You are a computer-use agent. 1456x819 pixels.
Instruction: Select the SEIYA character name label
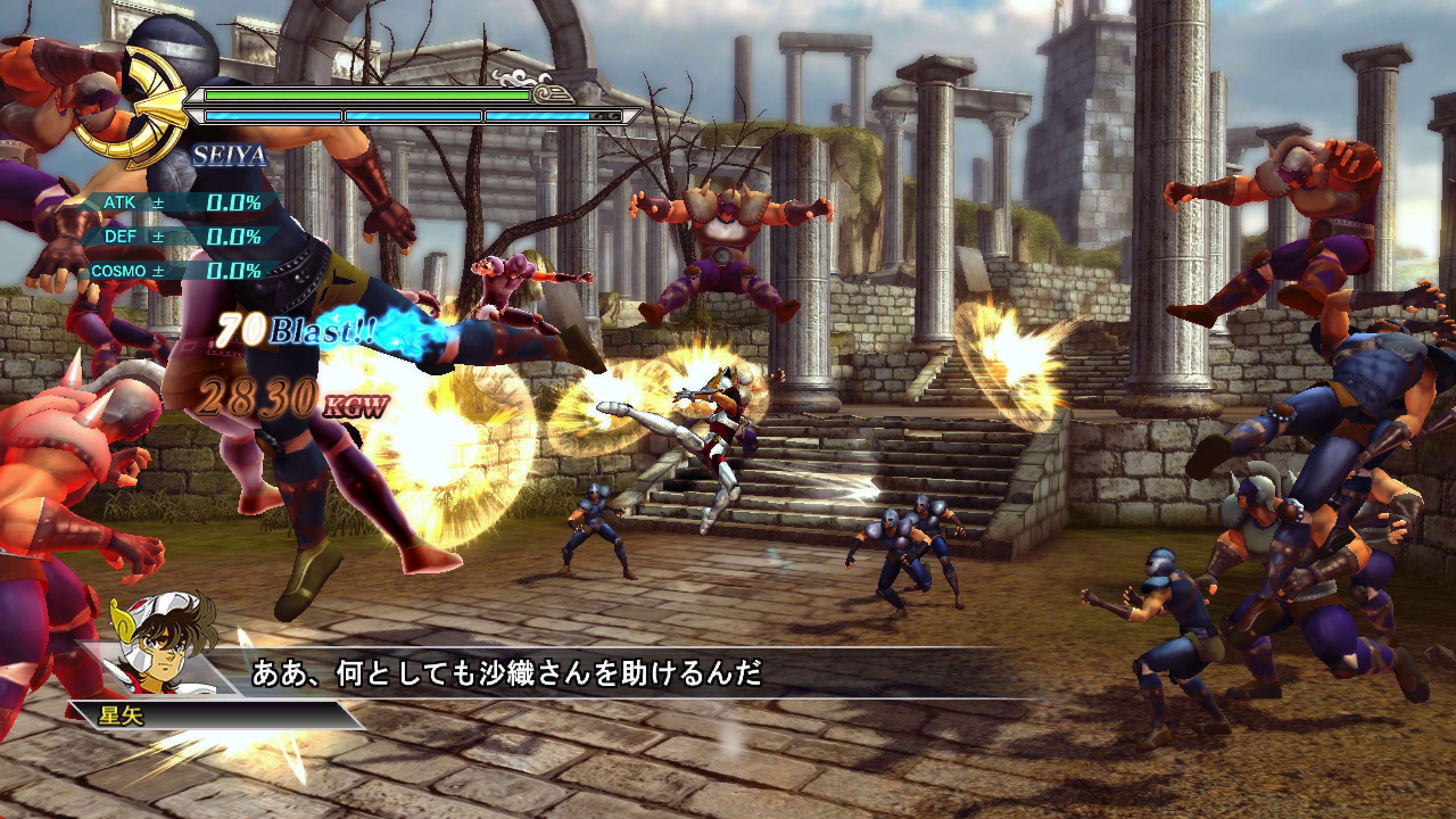[x=230, y=156]
